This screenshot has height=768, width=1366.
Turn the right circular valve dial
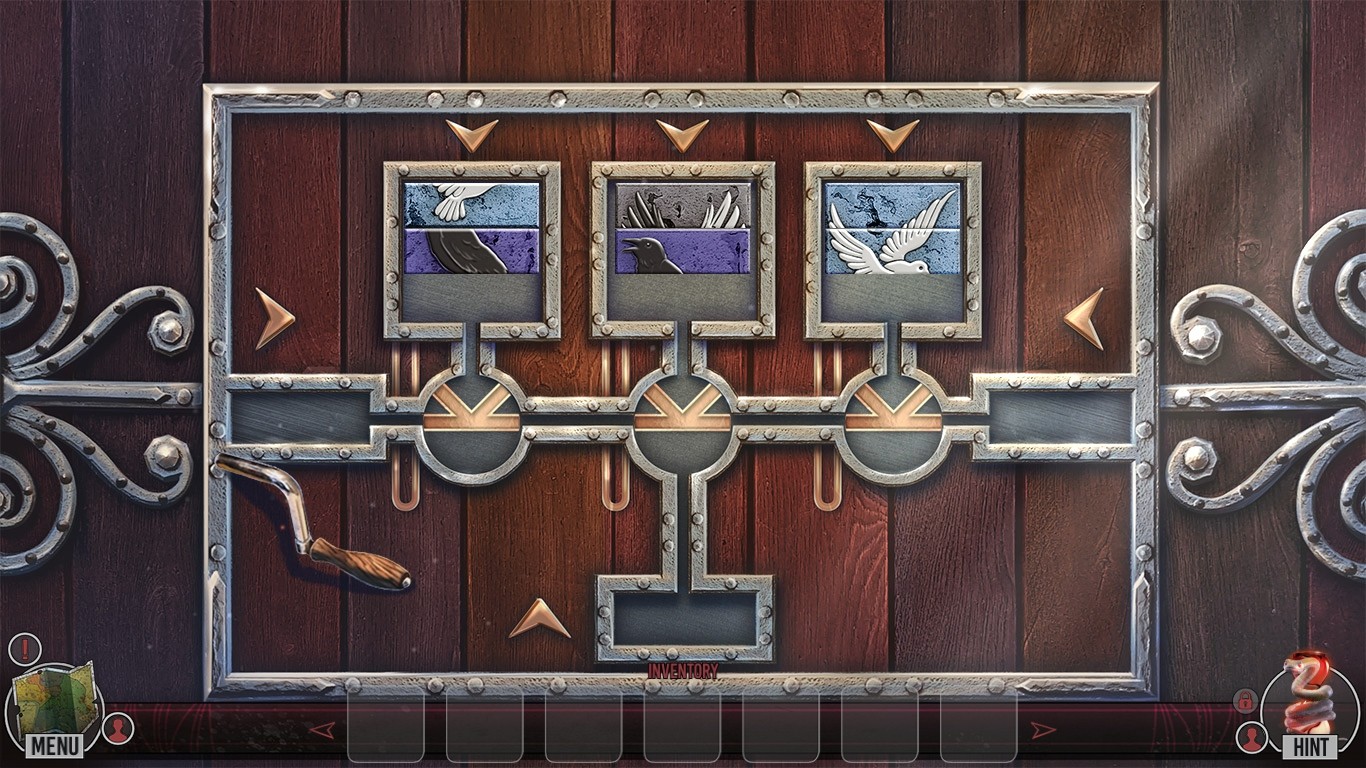point(893,415)
